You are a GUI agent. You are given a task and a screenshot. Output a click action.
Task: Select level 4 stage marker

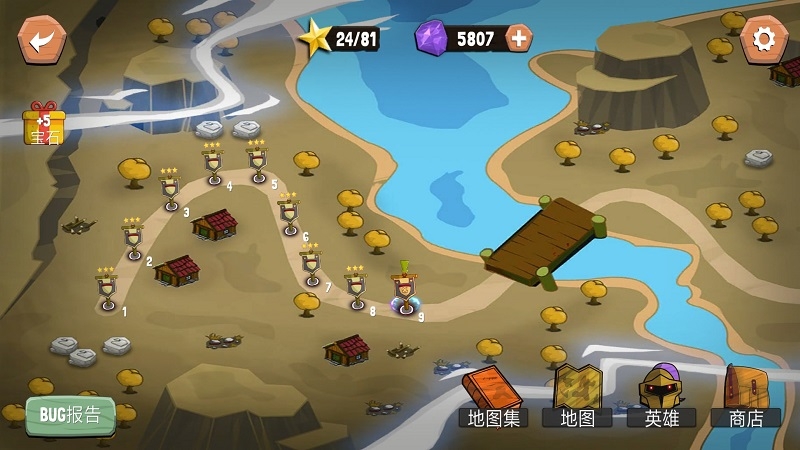pyautogui.click(x=214, y=165)
